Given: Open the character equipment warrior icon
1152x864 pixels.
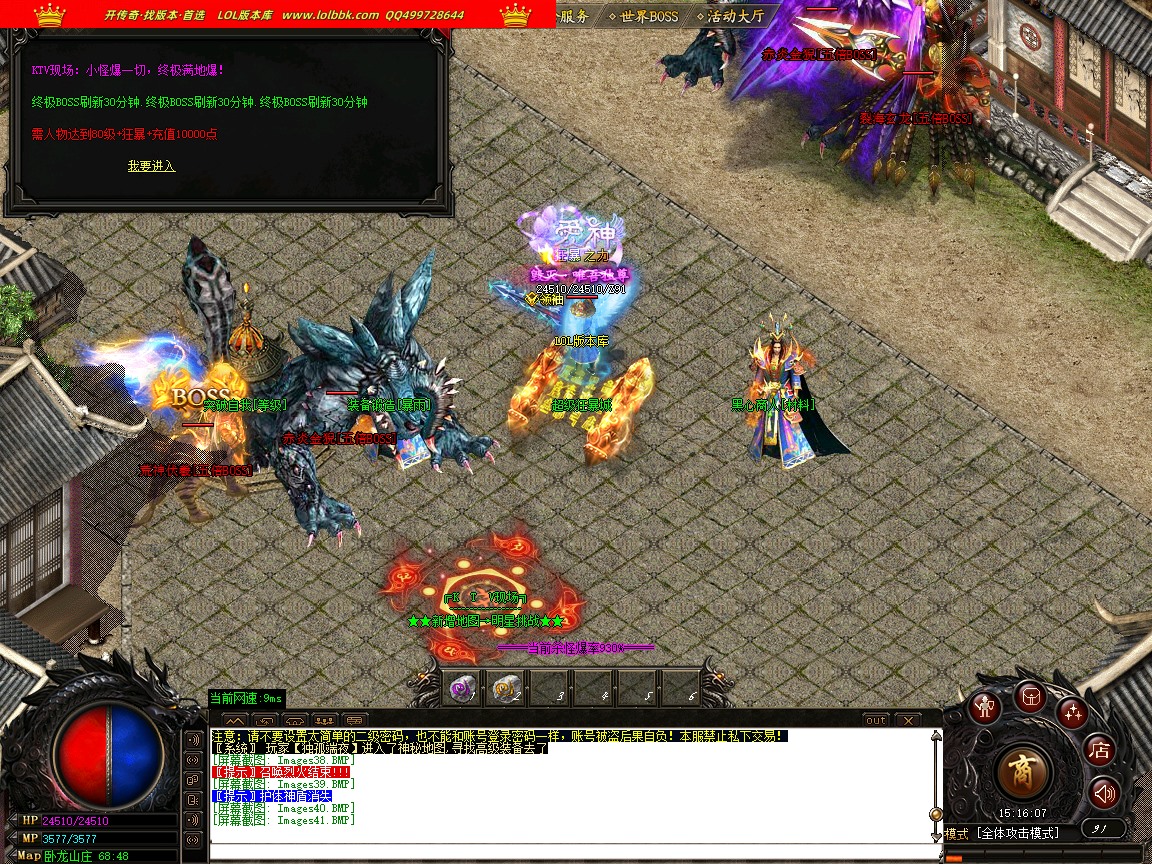Looking at the screenshot, I should pyautogui.click(x=986, y=707).
